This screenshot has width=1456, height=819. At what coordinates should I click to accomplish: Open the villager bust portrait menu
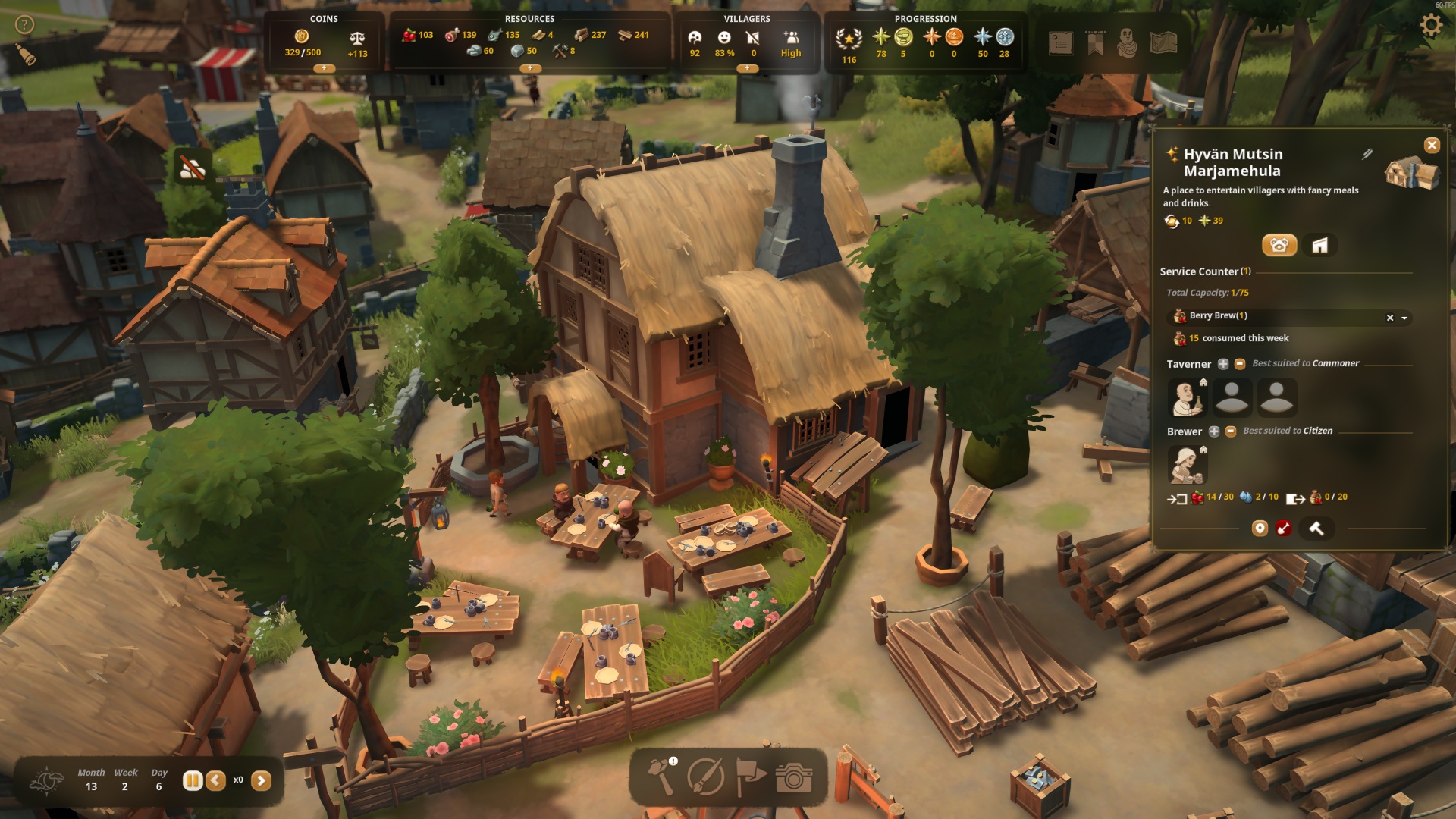click(x=1128, y=43)
